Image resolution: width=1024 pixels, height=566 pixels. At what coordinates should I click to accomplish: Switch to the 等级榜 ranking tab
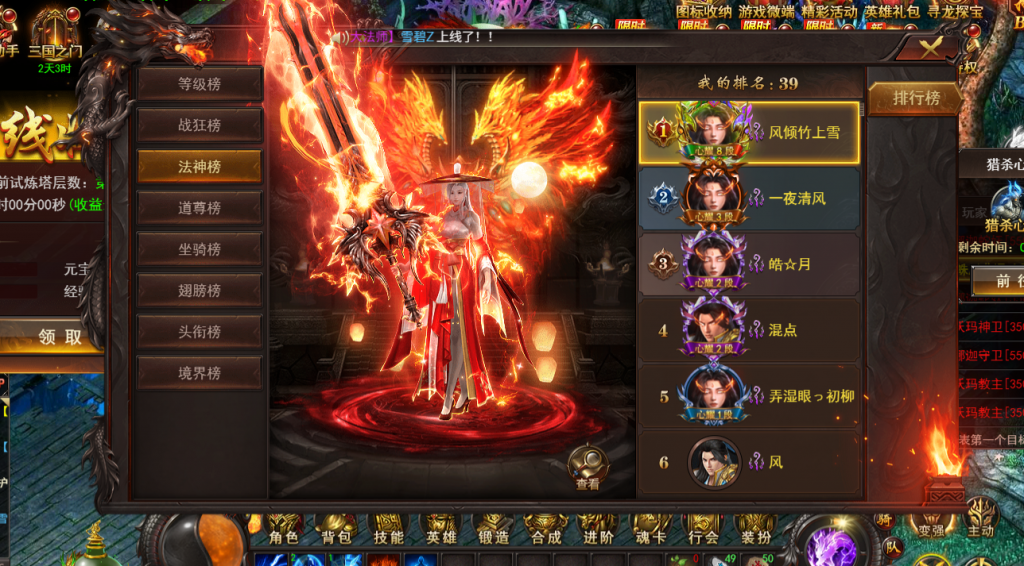click(199, 84)
